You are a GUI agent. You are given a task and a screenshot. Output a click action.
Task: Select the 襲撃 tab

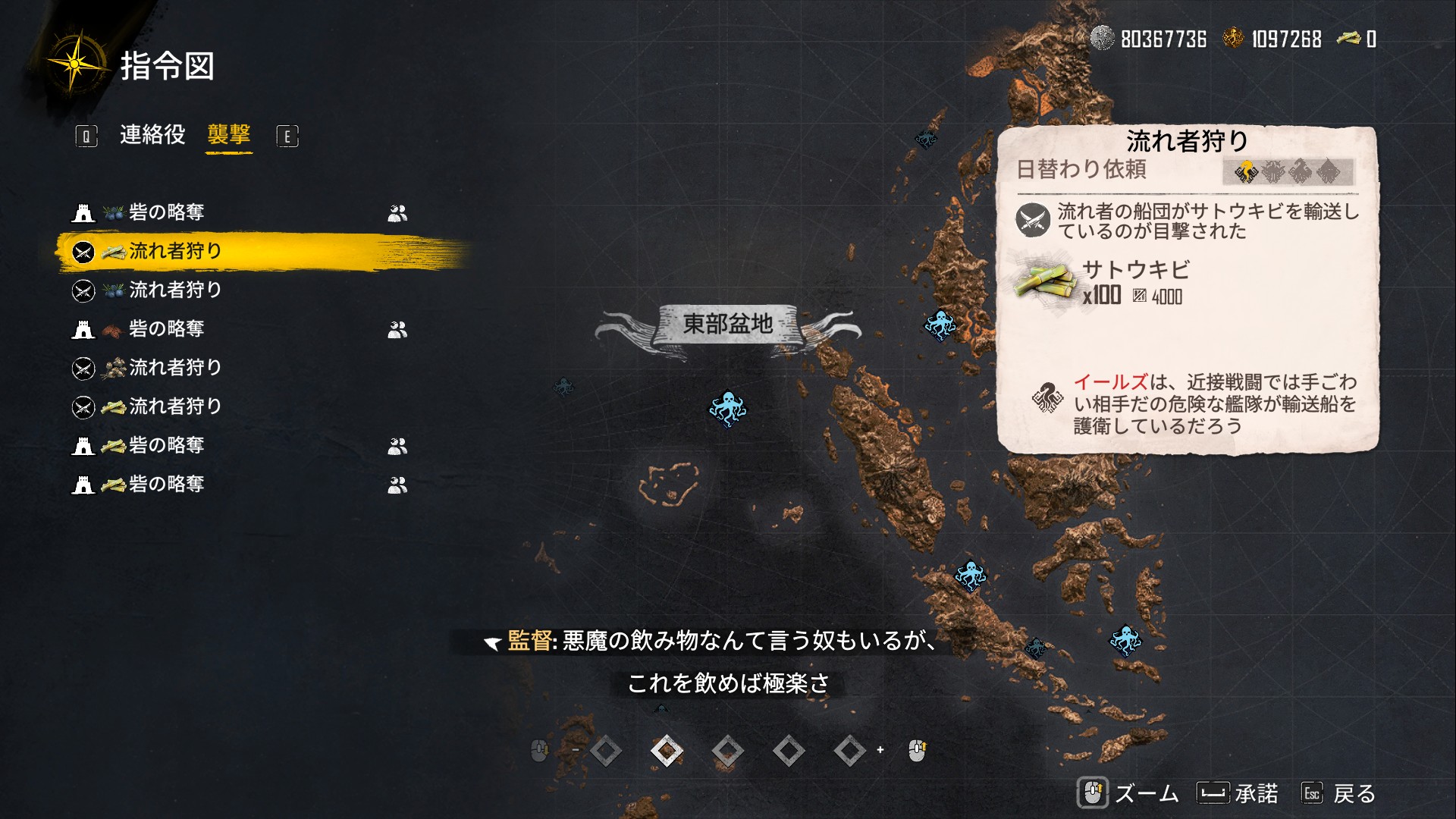(x=228, y=135)
